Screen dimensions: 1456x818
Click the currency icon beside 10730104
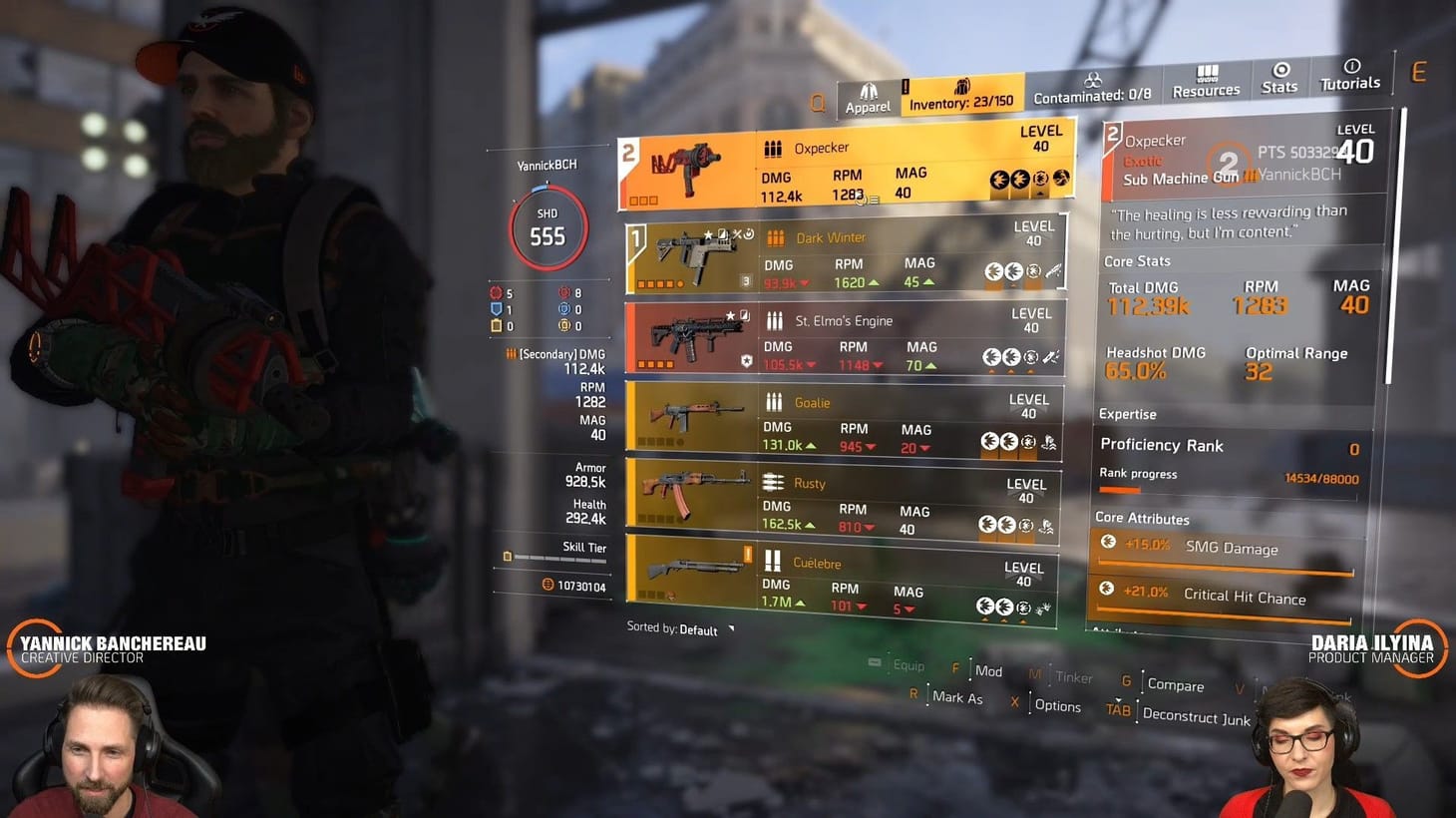(550, 587)
